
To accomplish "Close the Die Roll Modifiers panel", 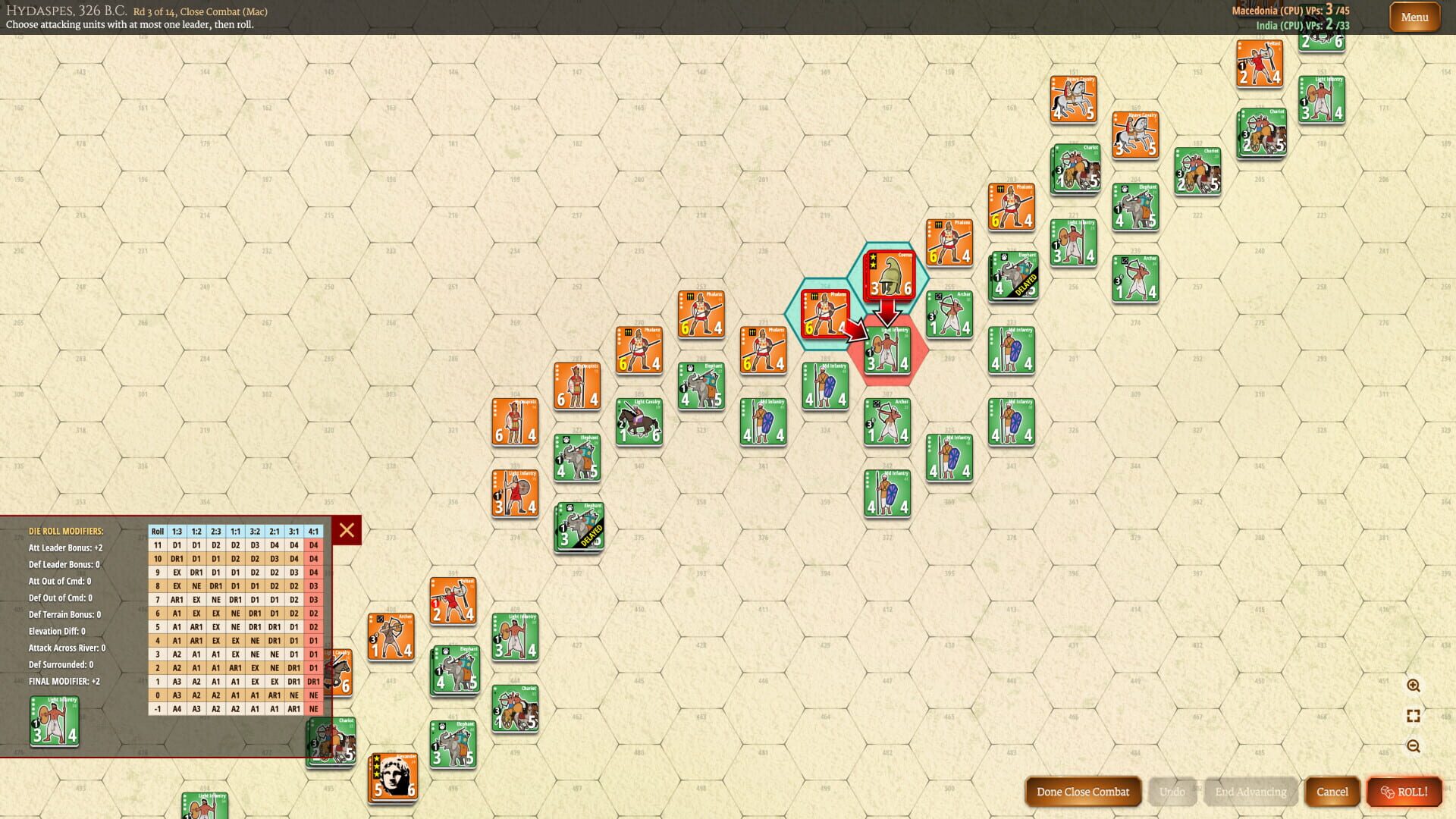I will point(346,531).
